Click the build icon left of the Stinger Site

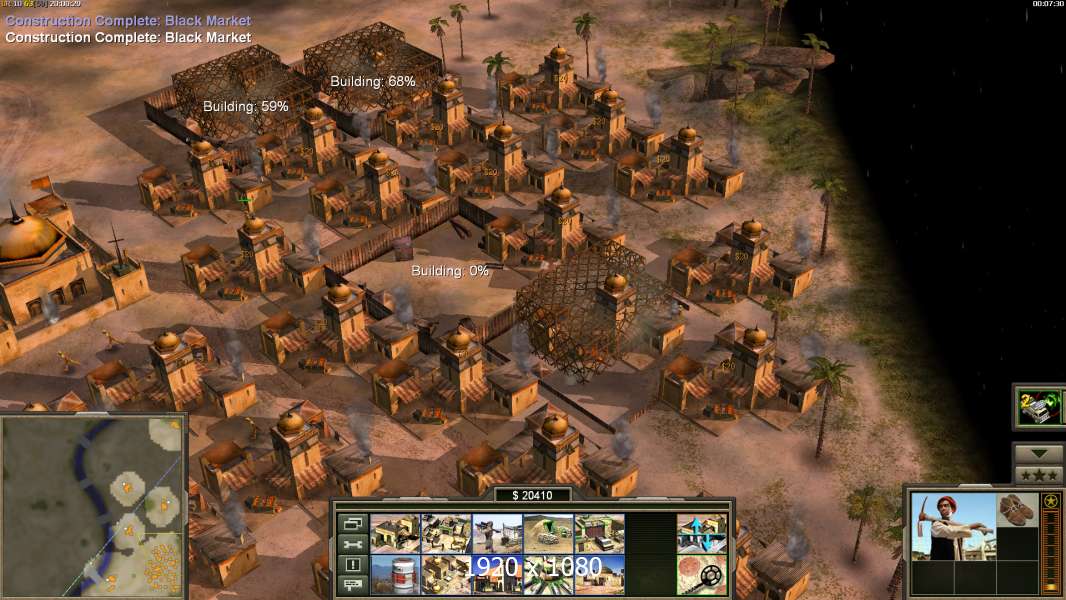click(x=446, y=534)
